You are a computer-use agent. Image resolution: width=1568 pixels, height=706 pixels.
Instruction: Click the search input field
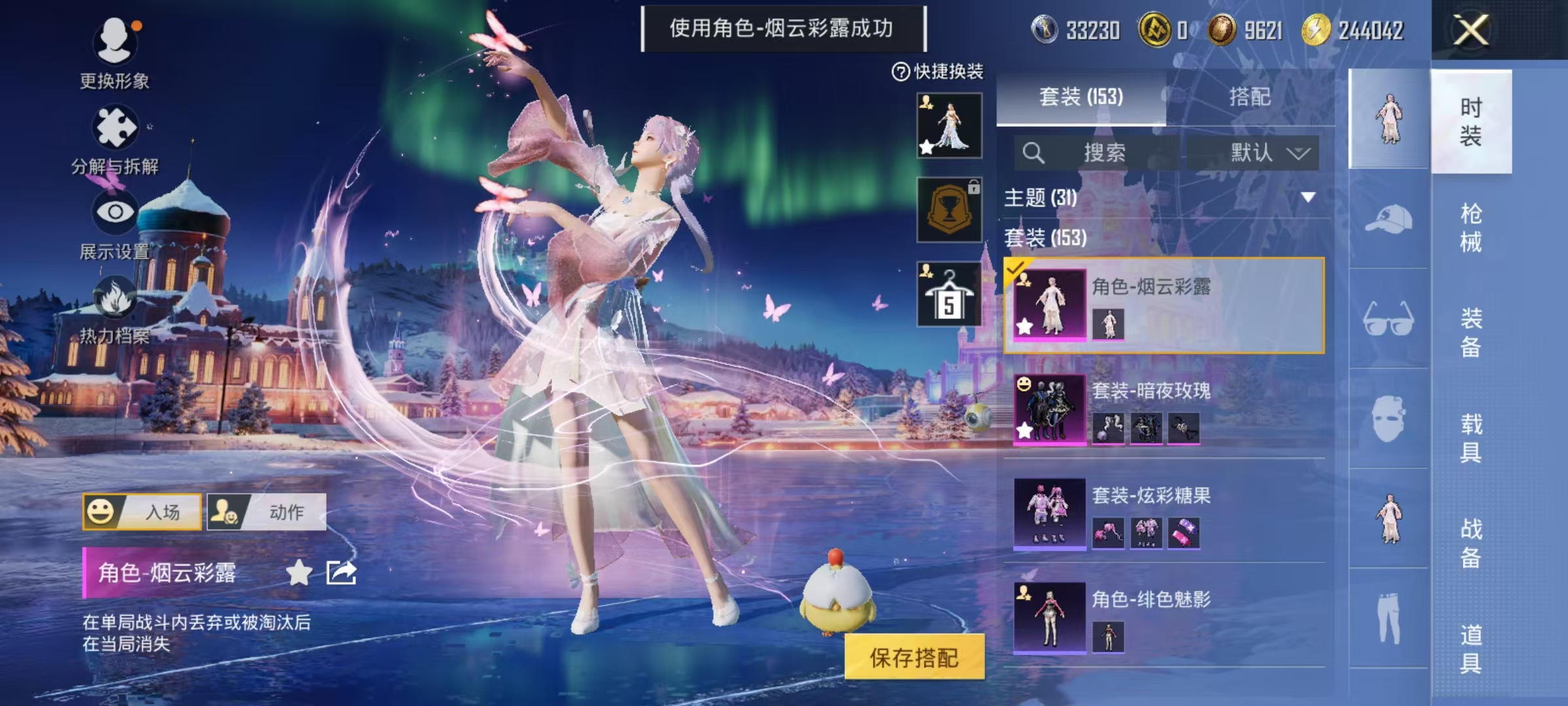[x=1098, y=152]
